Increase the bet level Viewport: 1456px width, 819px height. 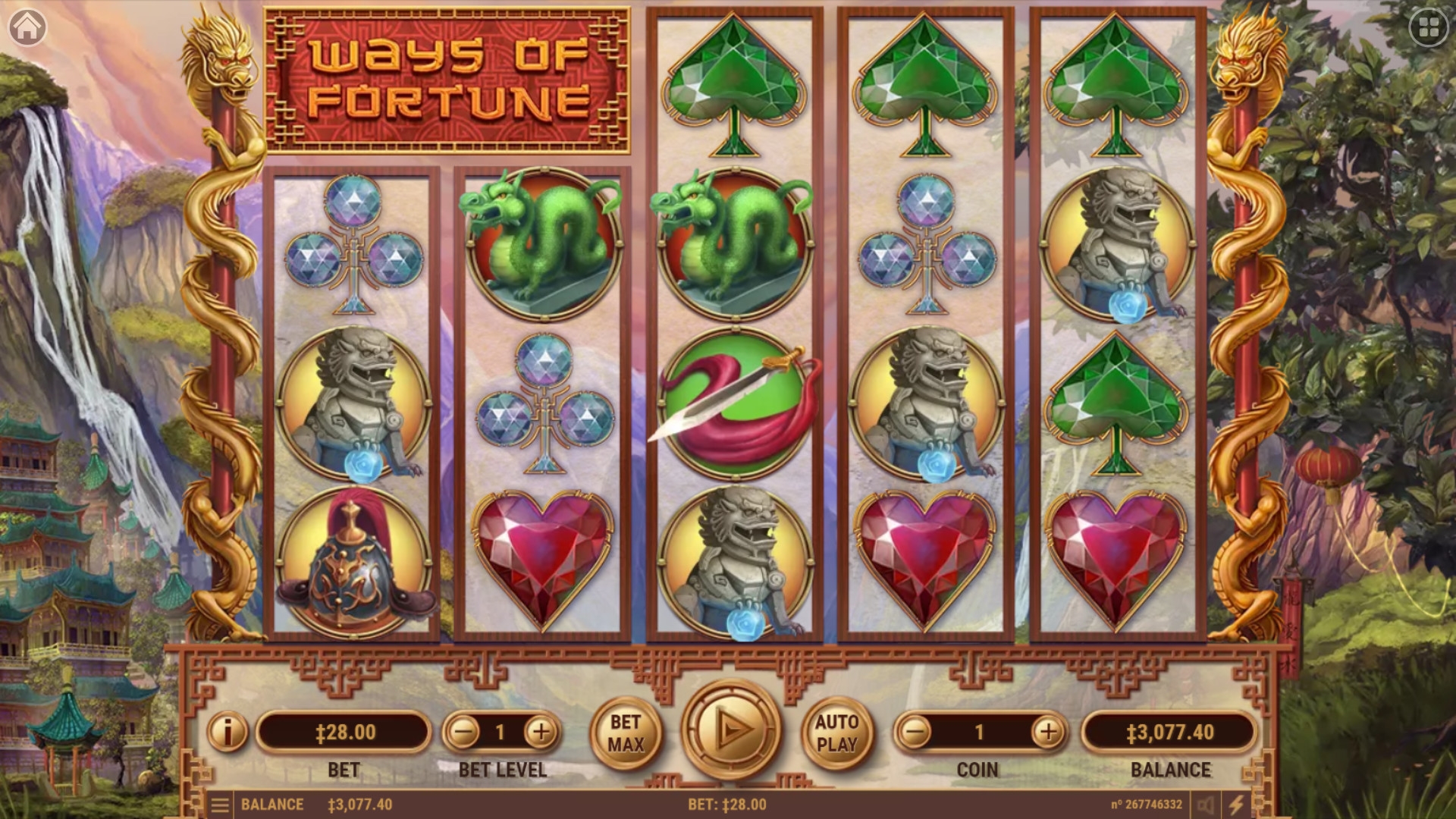(x=541, y=732)
